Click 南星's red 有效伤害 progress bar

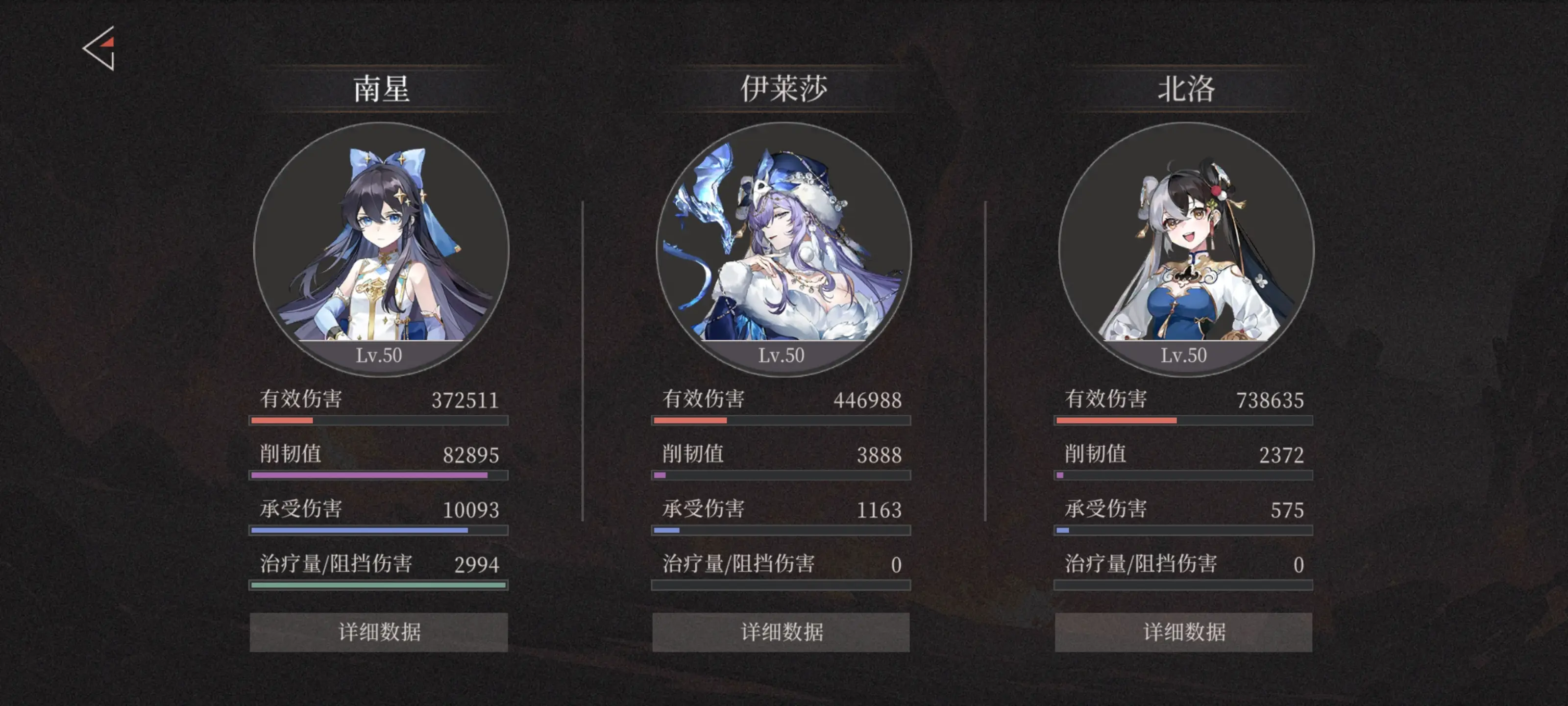pyautogui.click(x=379, y=420)
